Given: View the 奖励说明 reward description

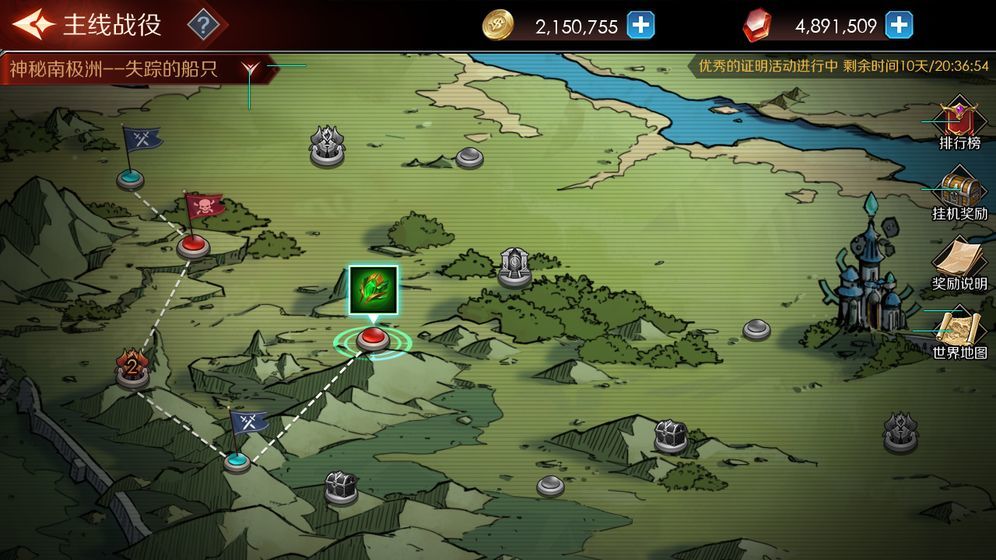Looking at the screenshot, I should [x=960, y=263].
